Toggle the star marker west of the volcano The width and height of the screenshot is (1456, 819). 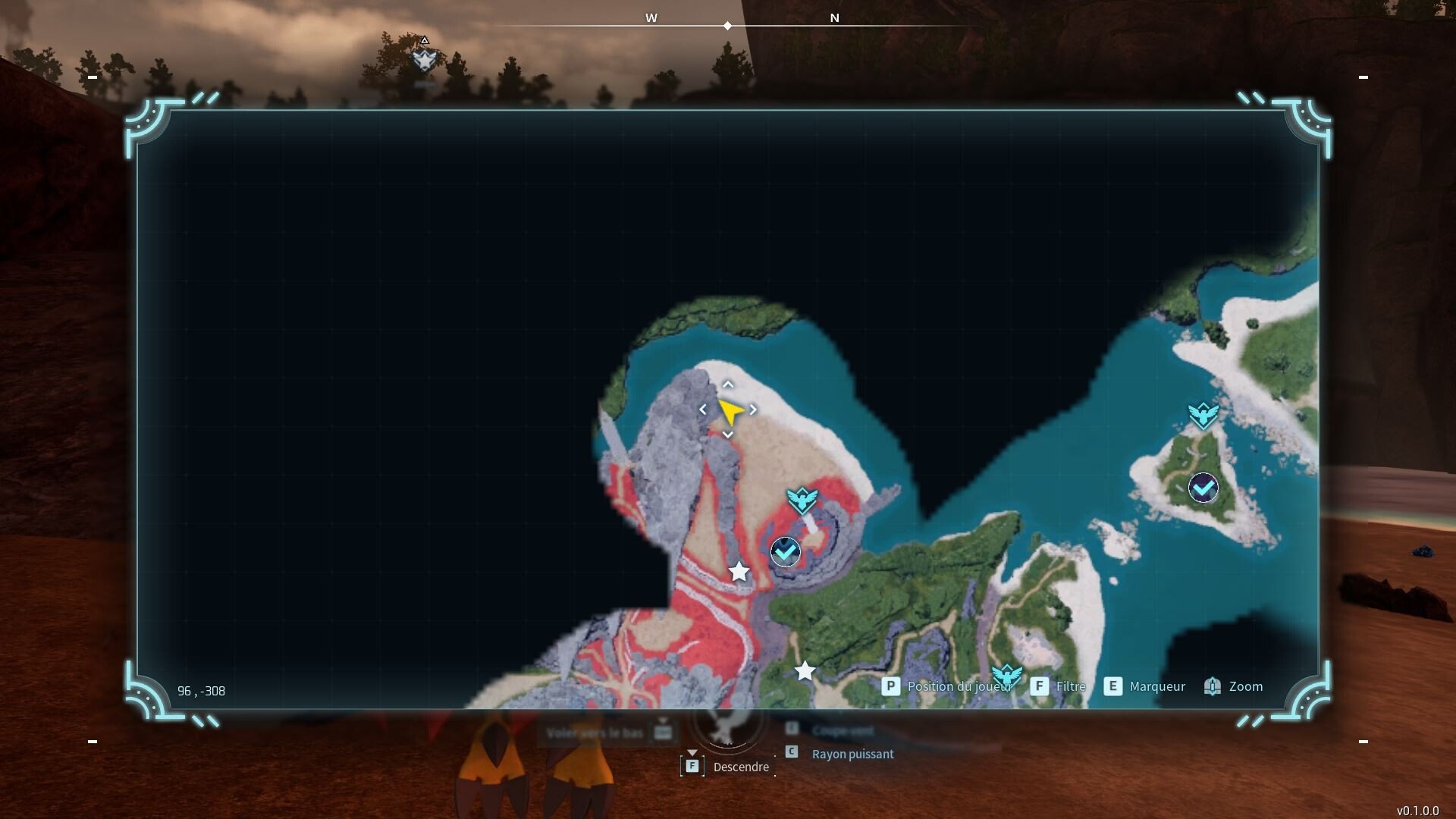coord(739,573)
